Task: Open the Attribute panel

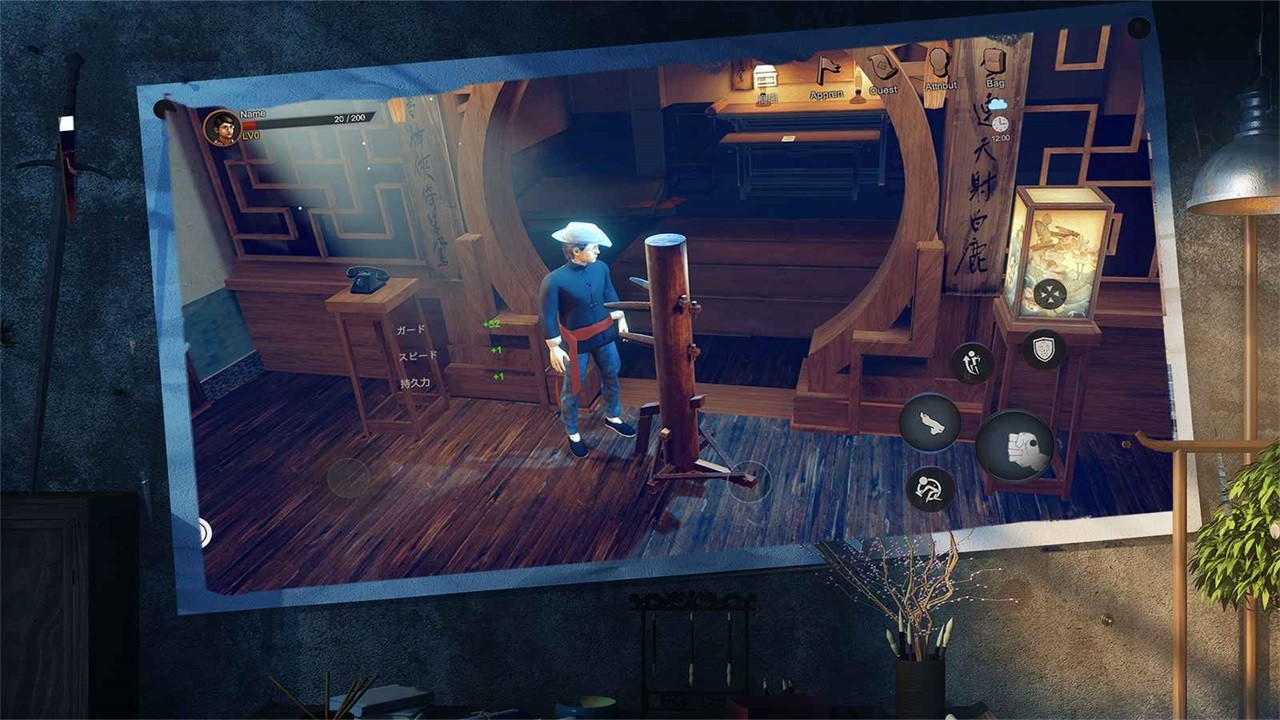Action: coord(939,64)
